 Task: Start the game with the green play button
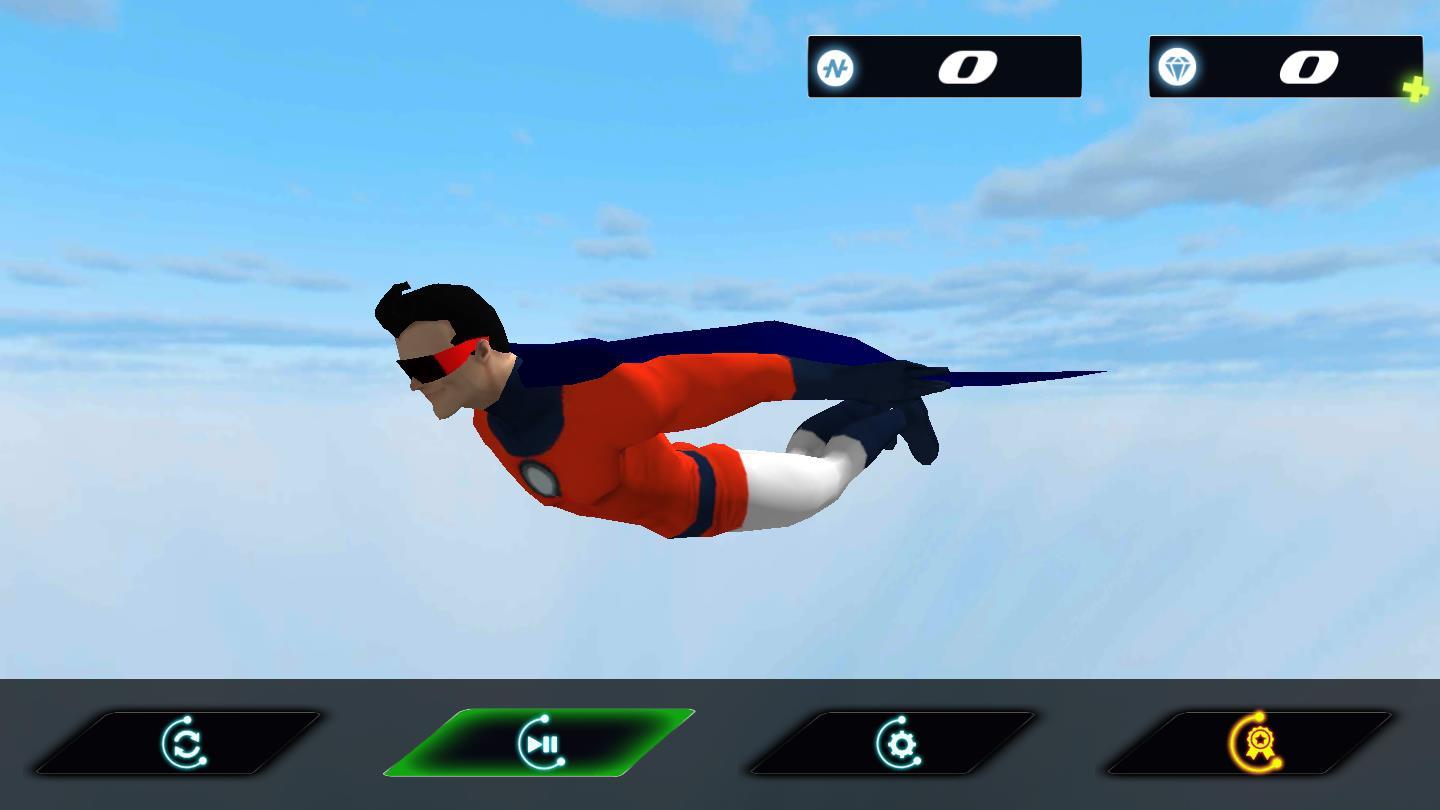coord(540,743)
